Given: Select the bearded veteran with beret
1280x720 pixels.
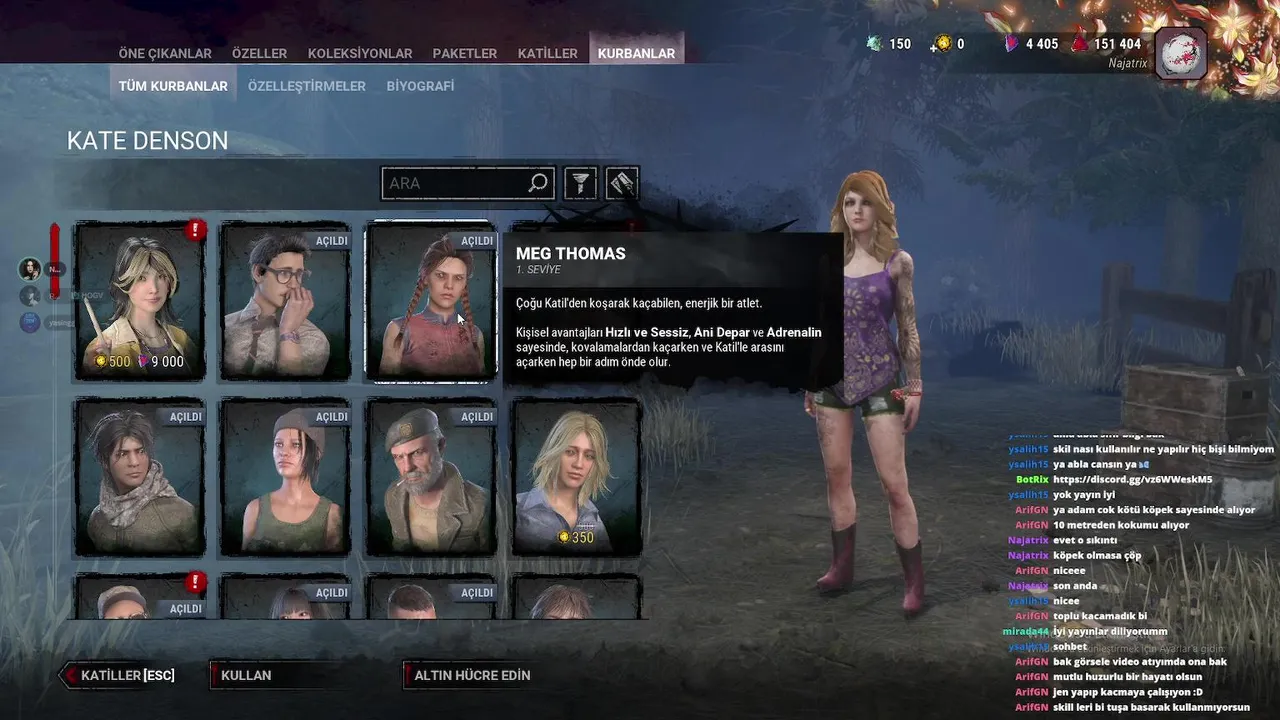Looking at the screenshot, I should click(431, 477).
